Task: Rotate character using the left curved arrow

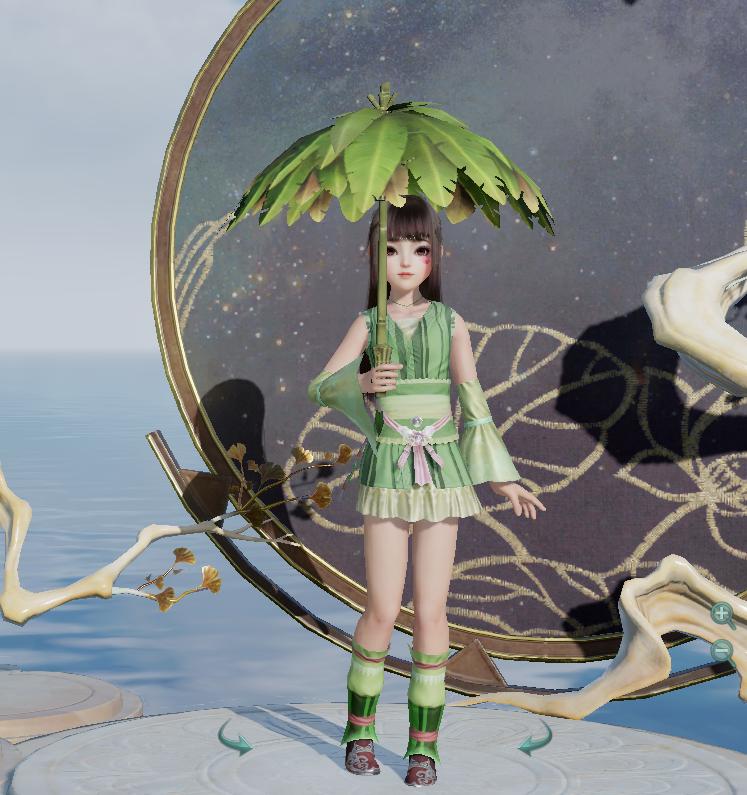Action: pos(235,741)
